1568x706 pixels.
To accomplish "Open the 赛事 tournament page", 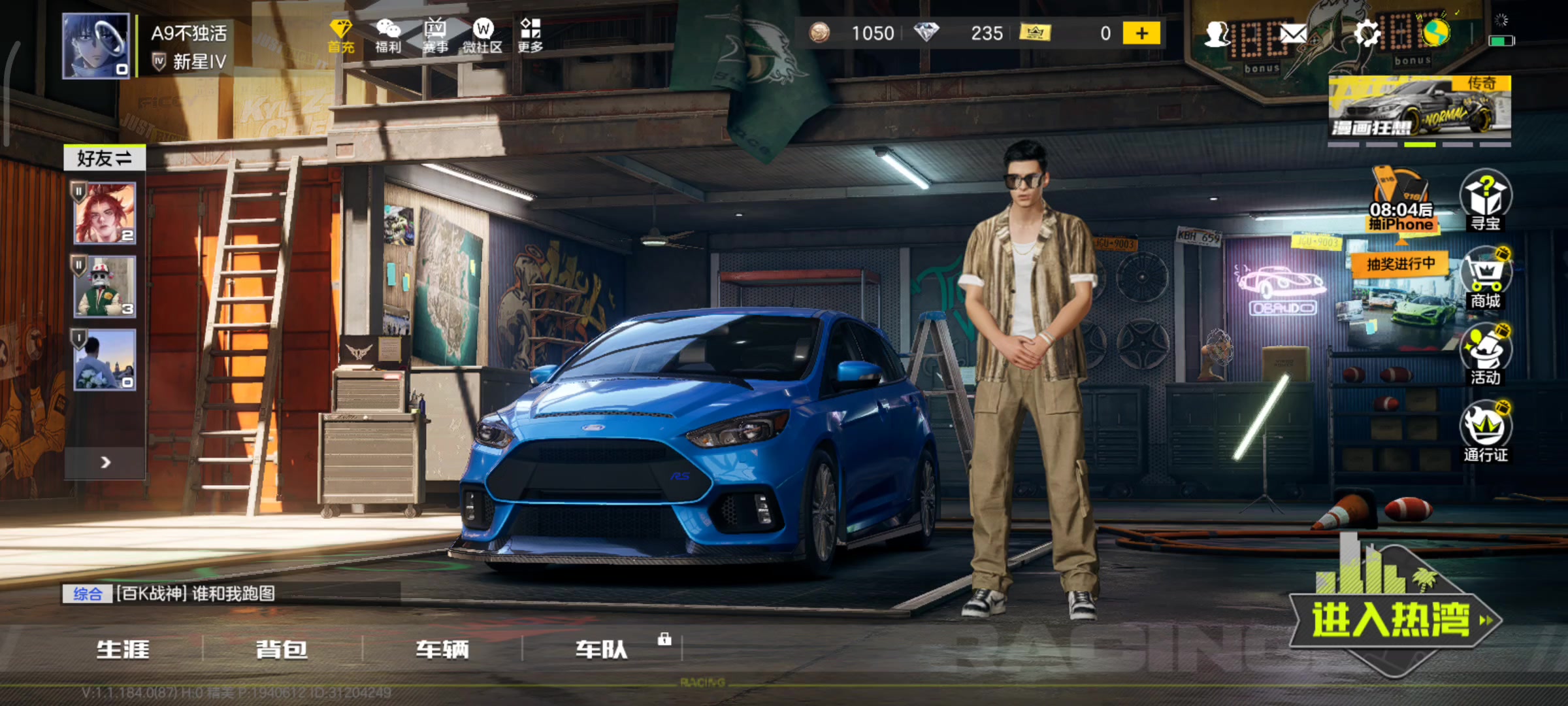I will click(435, 35).
